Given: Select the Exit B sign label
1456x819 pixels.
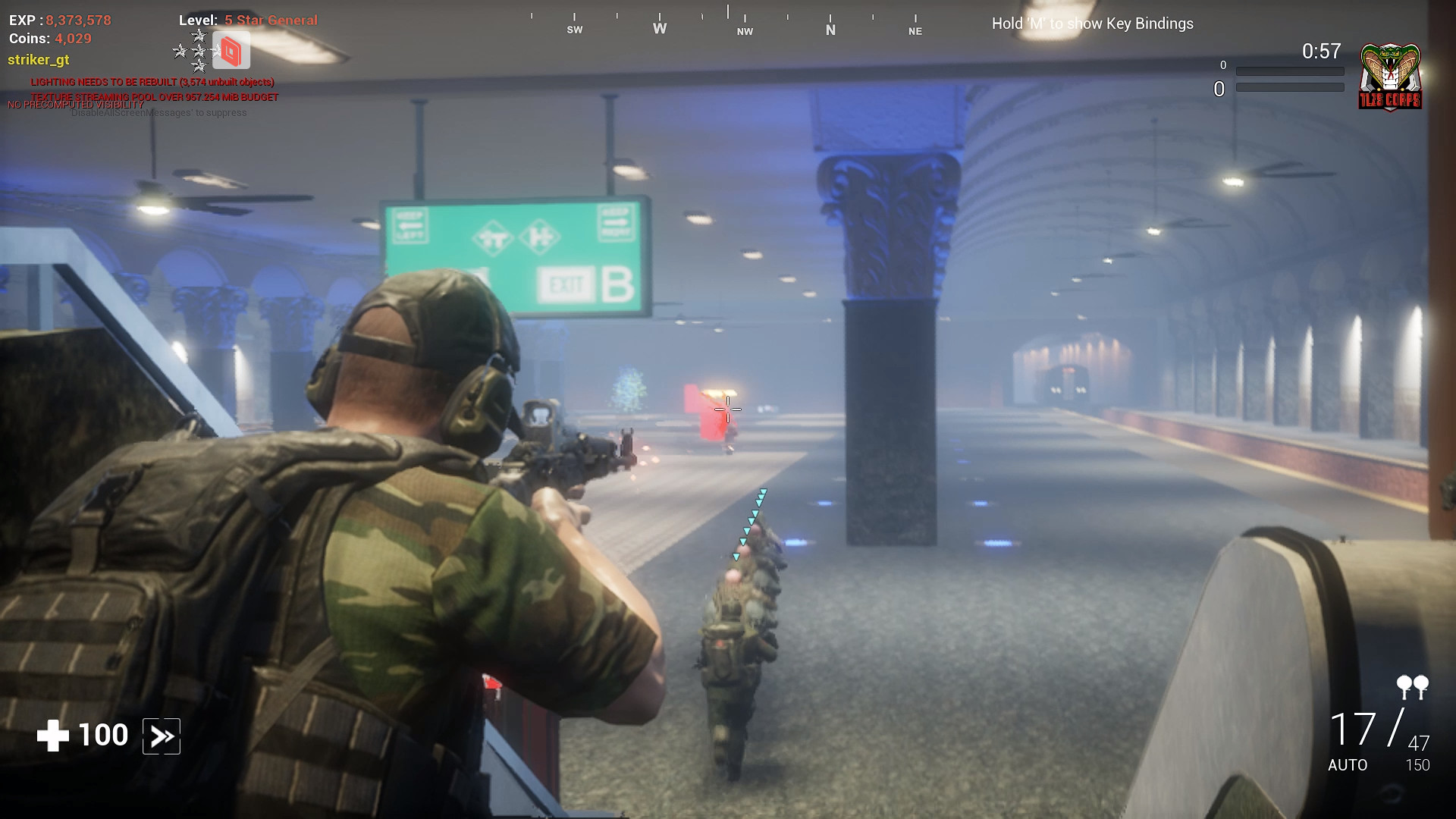Looking at the screenshot, I should (x=584, y=283).
